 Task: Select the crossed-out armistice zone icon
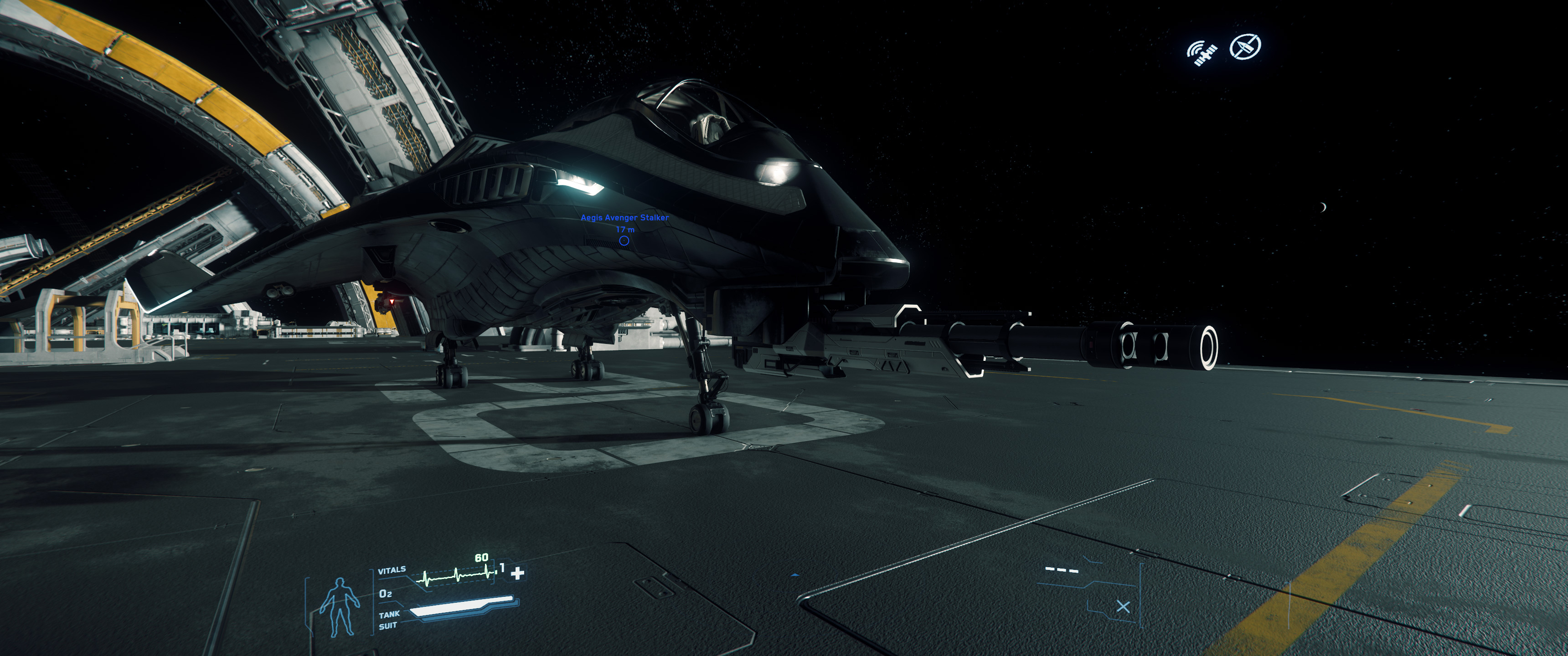[1245, 46]
